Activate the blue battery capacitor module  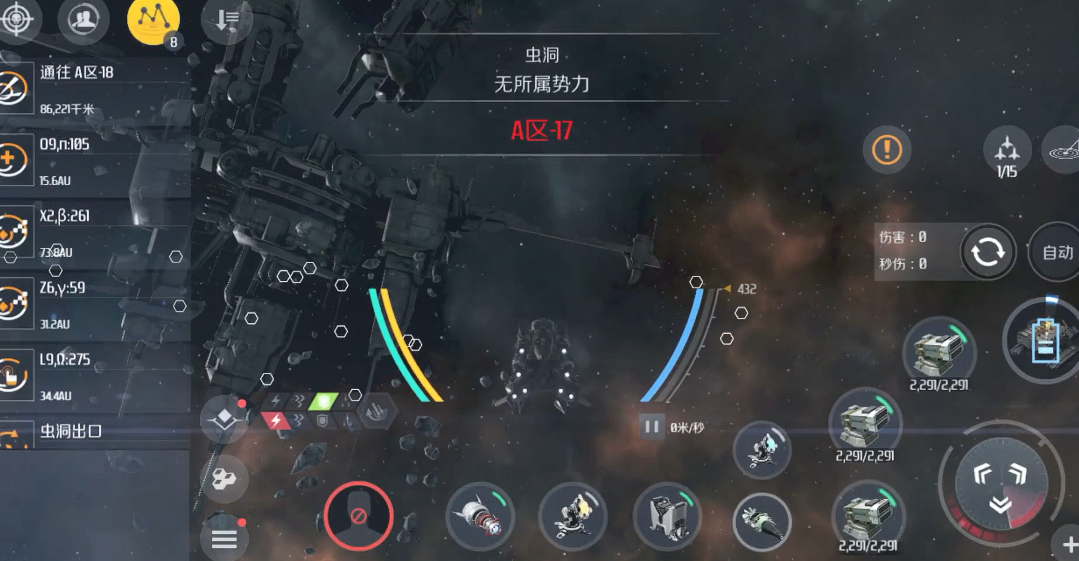pyautogui.click(x=1045, y=340)
